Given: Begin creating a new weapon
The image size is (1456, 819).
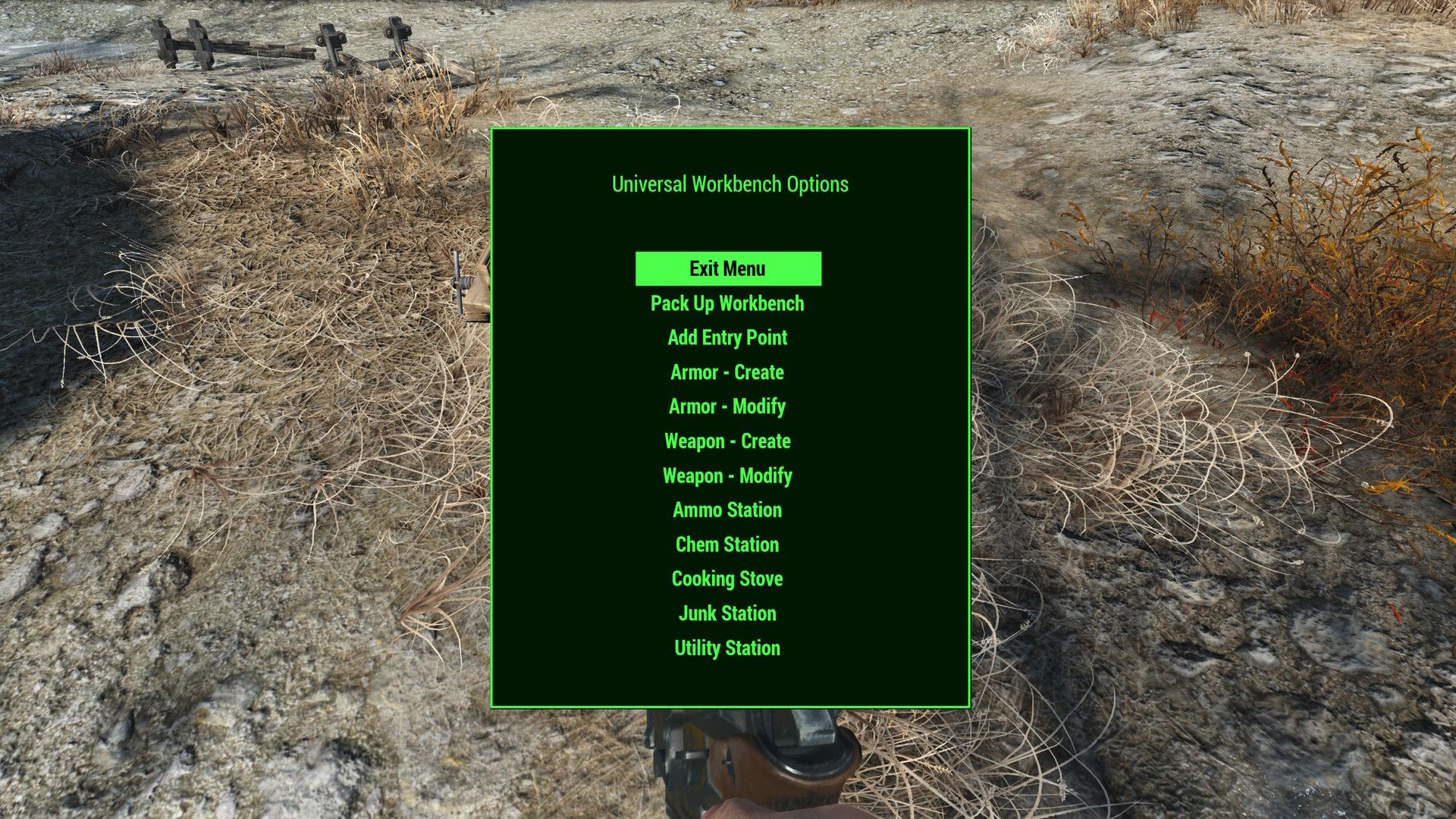Looking at the screenshot, I should 727,441.
